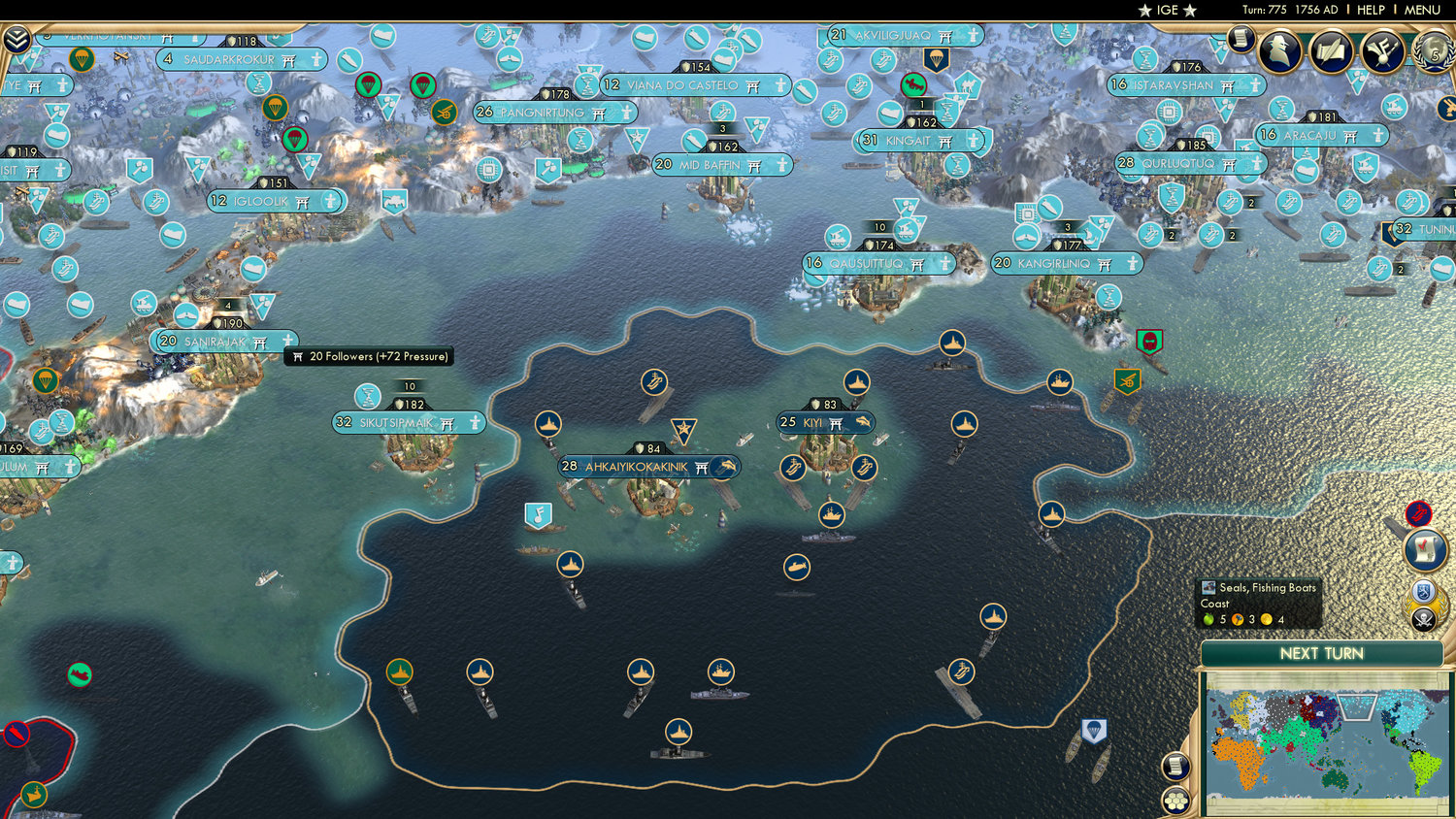This screenshot has width=1456, height=819.
Task: Open the Culture and Tourism overview icon
Action: tap(1382, 50)
